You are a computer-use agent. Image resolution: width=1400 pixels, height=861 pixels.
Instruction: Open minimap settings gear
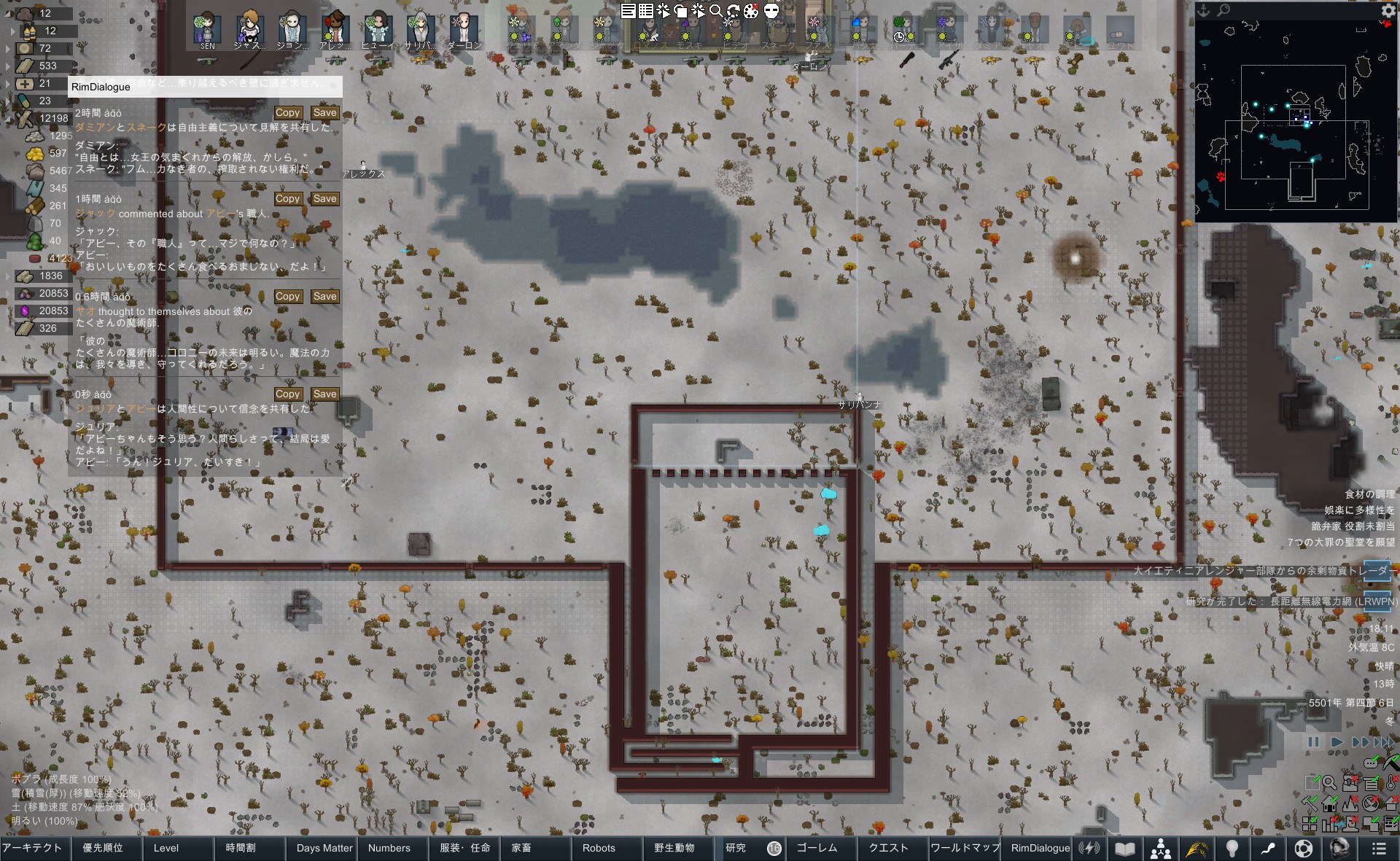pos(1388,10)
